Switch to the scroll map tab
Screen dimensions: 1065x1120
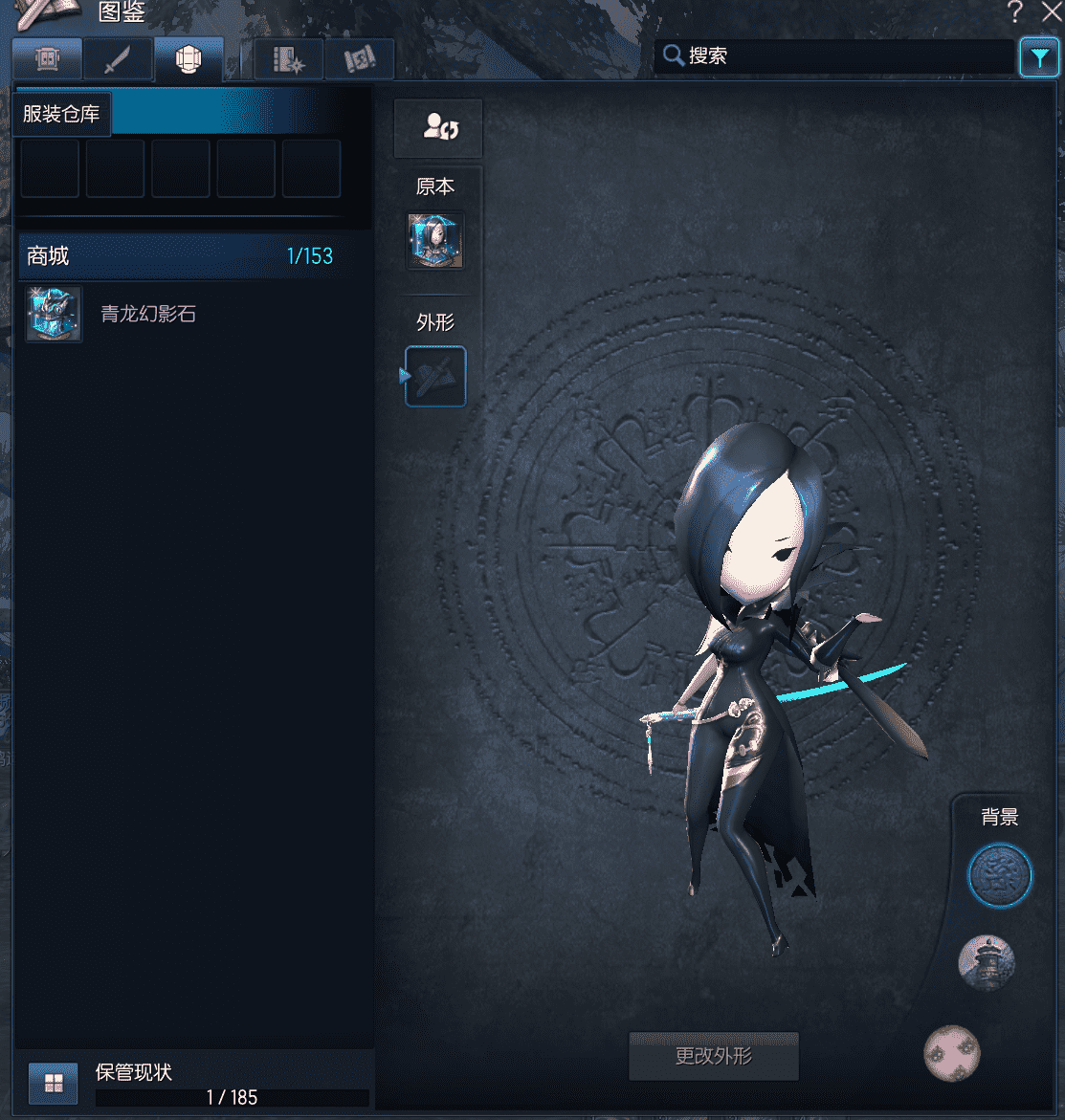pyautogui.click(x=359, y=60)
